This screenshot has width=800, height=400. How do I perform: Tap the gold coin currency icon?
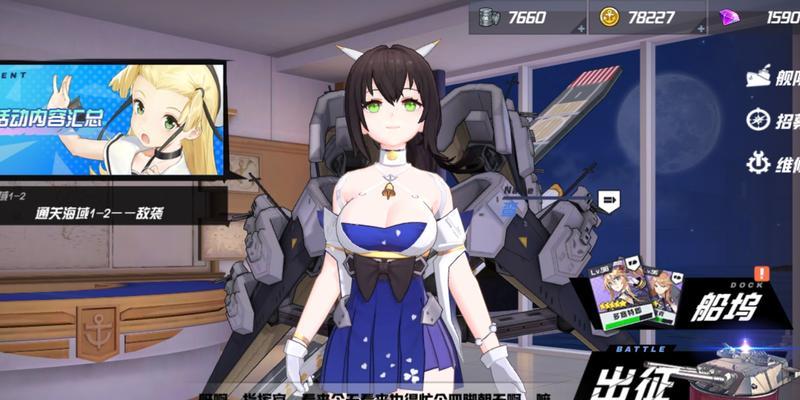click(609, 17)
